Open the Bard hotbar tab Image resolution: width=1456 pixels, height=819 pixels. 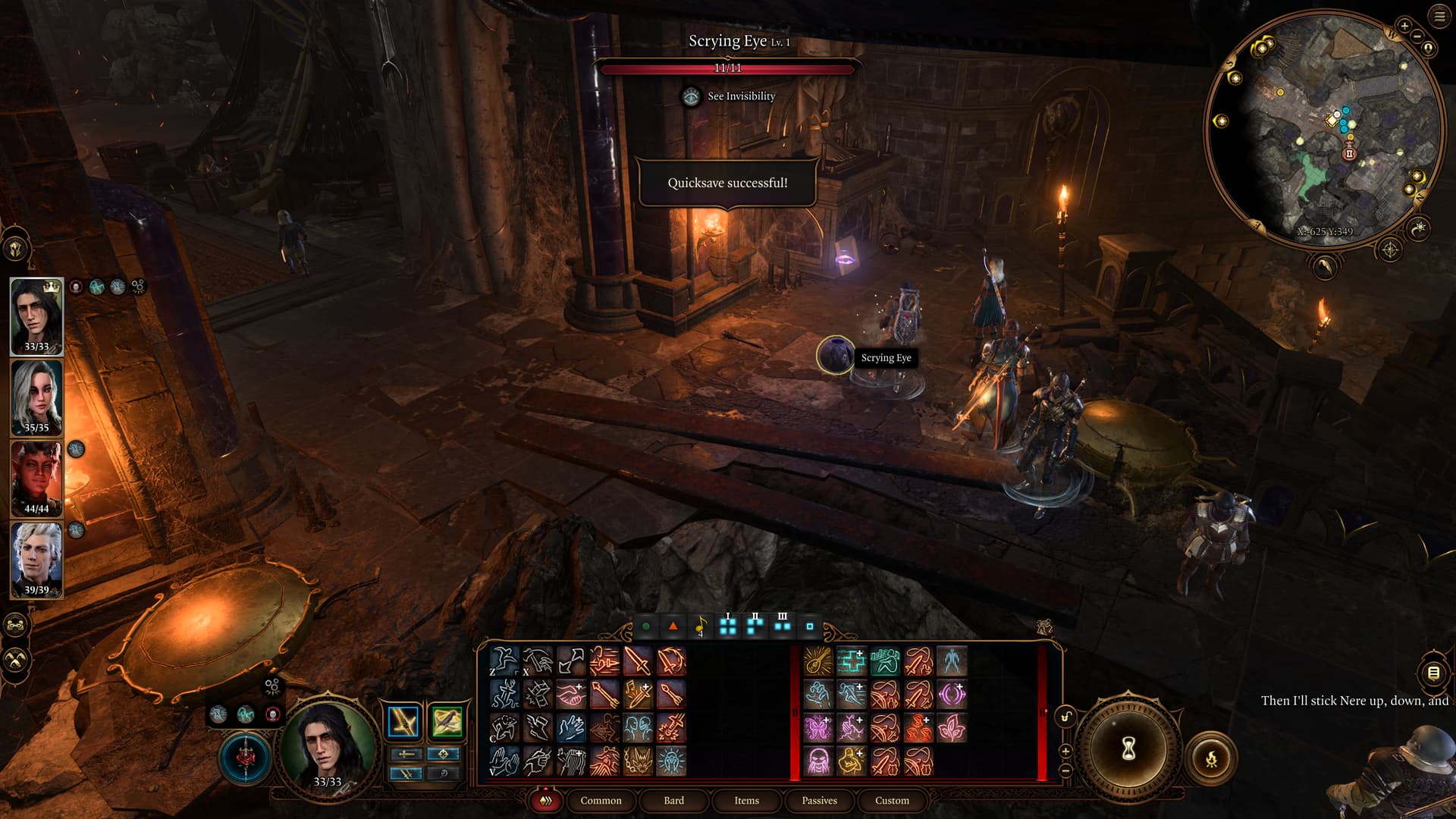point(673,800)
